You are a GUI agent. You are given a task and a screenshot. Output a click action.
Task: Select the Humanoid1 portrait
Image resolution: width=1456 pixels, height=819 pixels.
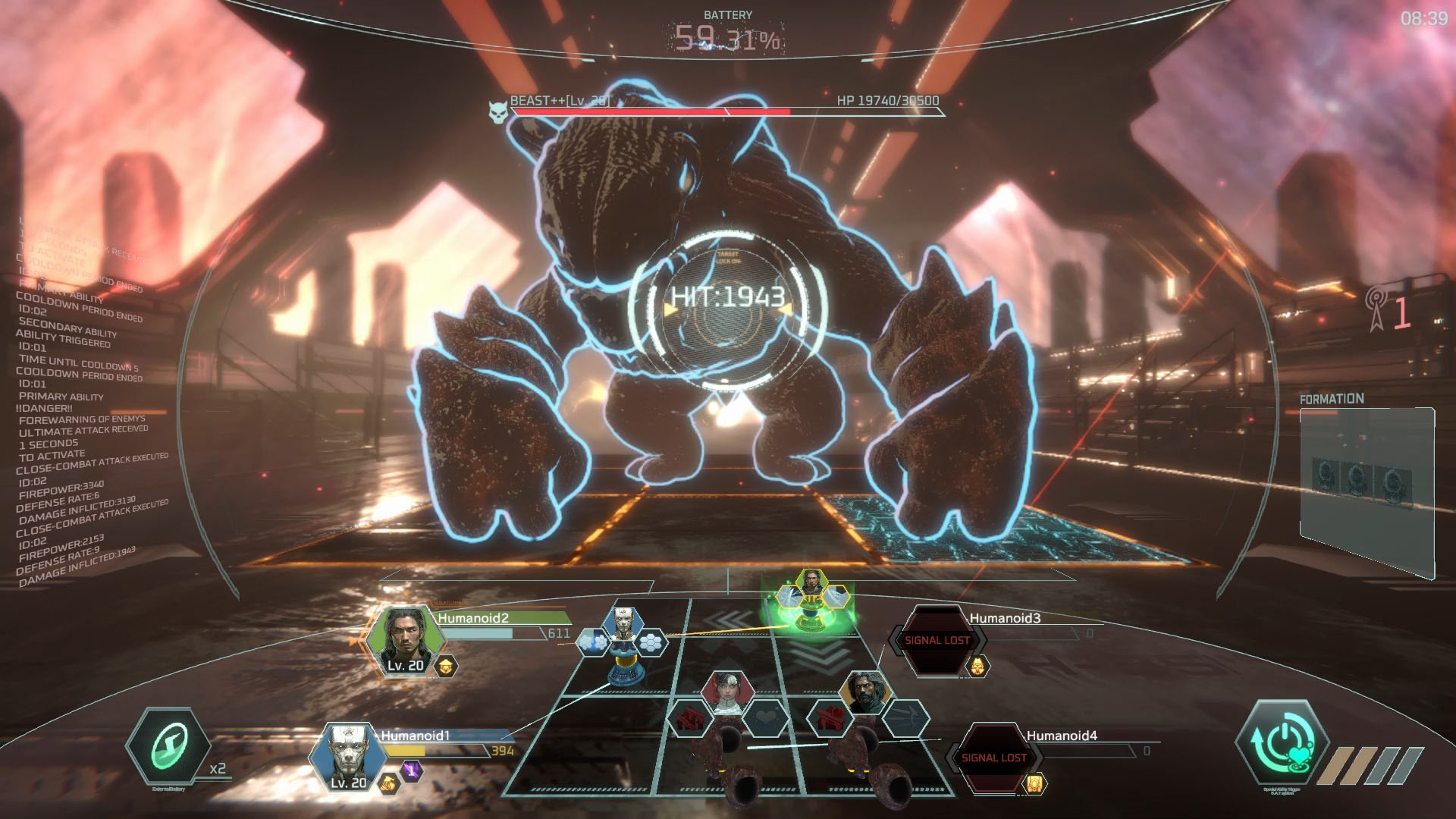coord(349,758)
